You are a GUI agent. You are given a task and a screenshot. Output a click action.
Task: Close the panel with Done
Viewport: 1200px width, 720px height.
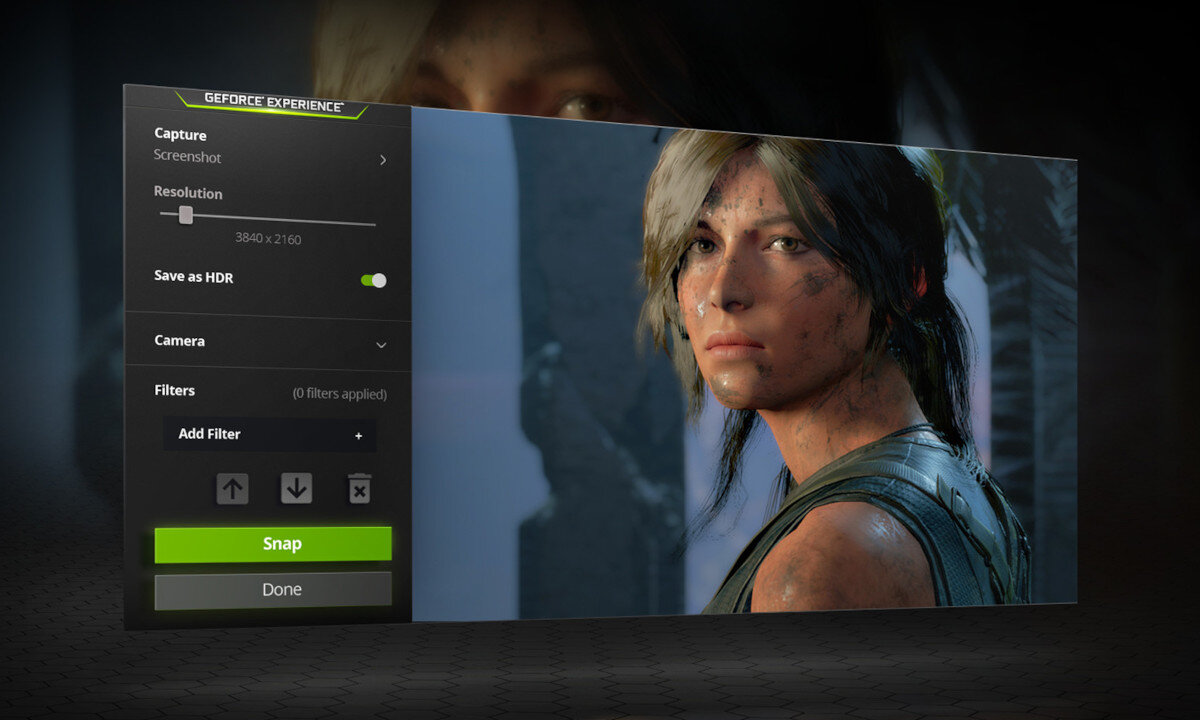273,590
